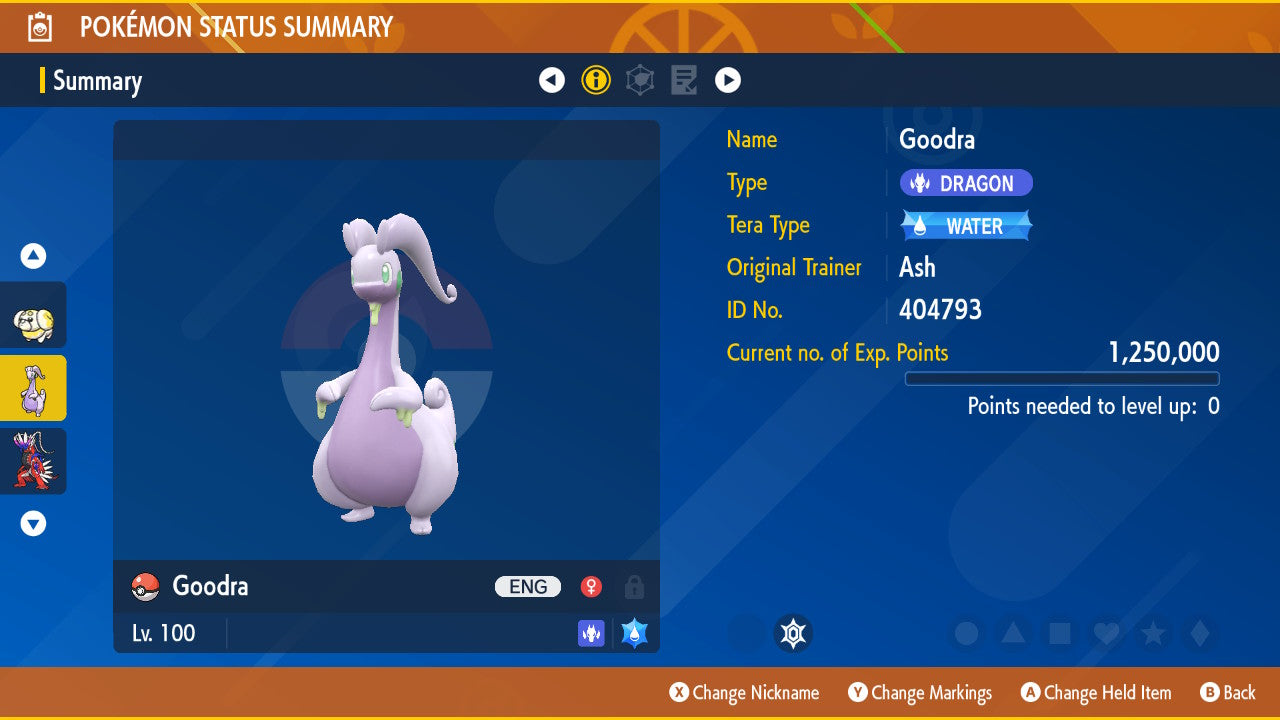The height and width of the screenshot is (720, 1280).
Task: Click the female gender symbol
Action: 591,587
